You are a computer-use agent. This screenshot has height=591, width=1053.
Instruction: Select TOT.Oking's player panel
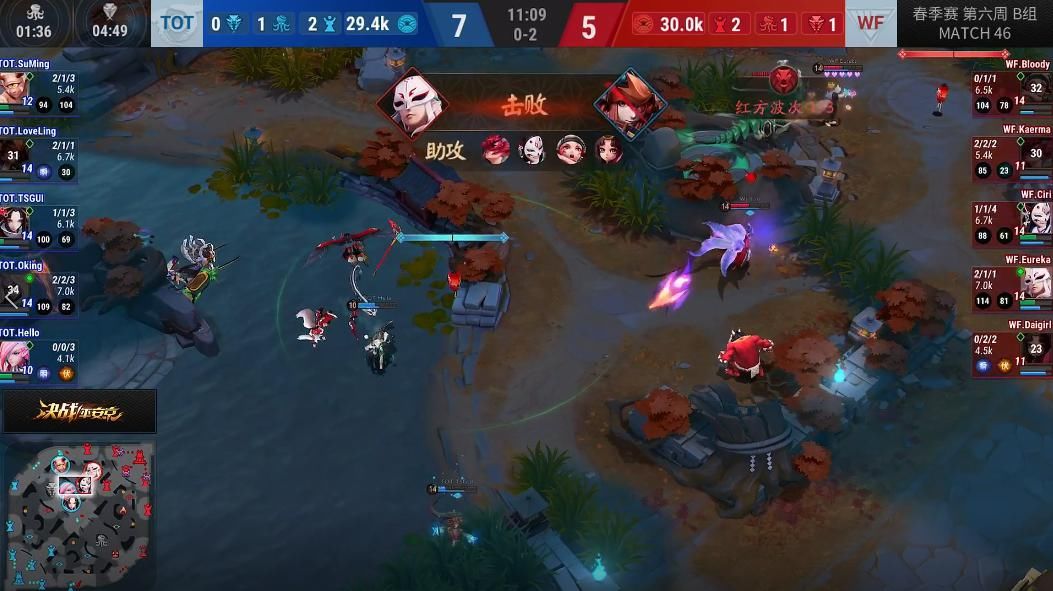point(40,288)
